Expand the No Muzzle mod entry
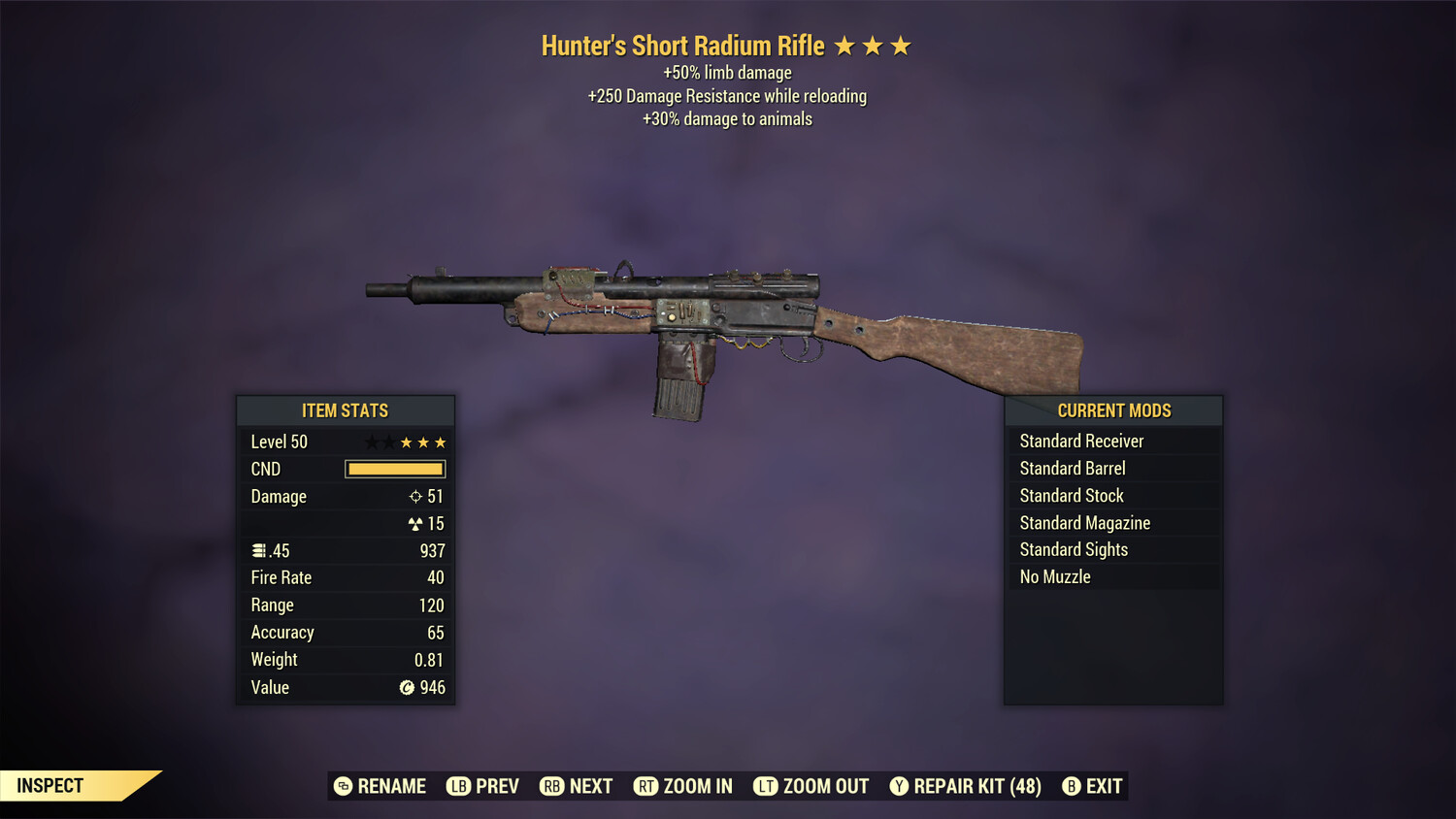The image size is (1456, 819). point(1113,576)
